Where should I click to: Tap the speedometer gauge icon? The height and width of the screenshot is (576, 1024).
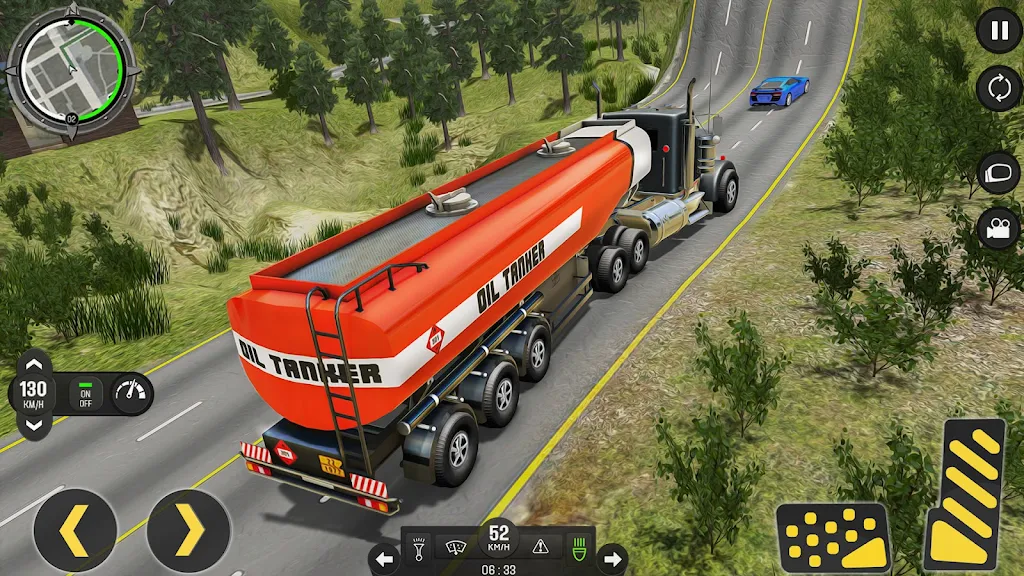[130, 393]
